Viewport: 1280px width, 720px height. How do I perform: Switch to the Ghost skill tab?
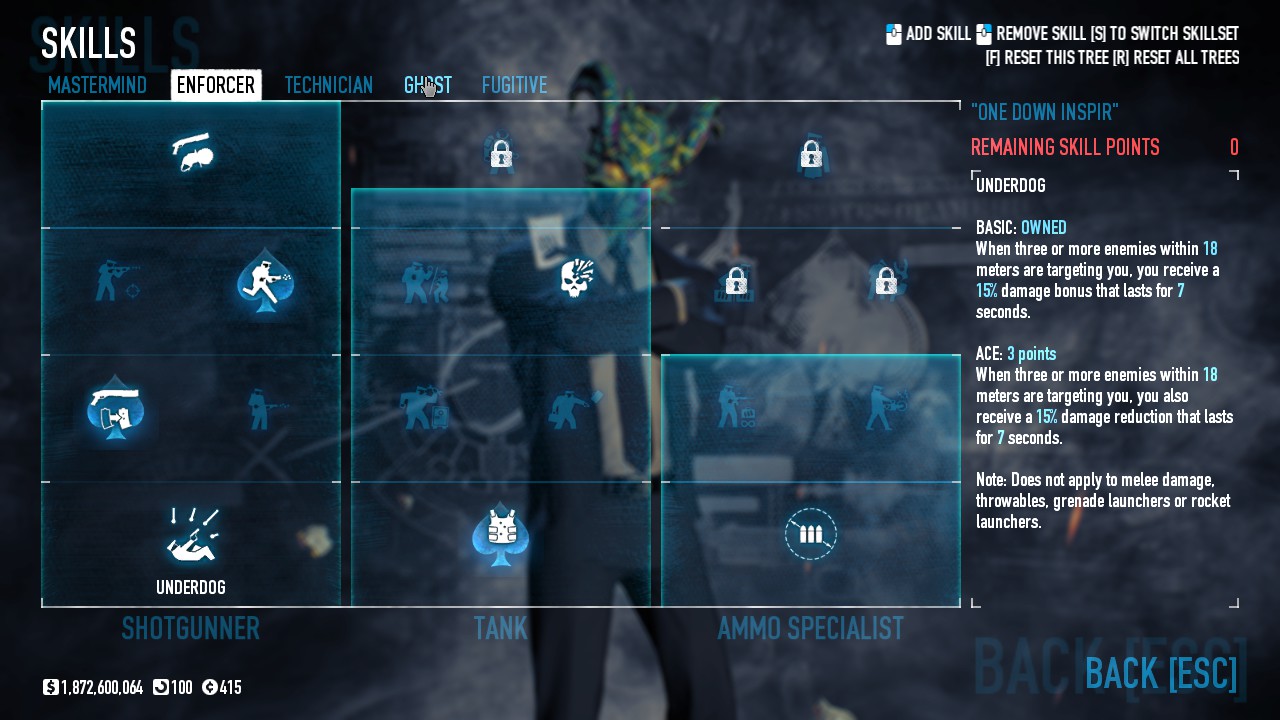pyautogui.click(x=427, y=85)
